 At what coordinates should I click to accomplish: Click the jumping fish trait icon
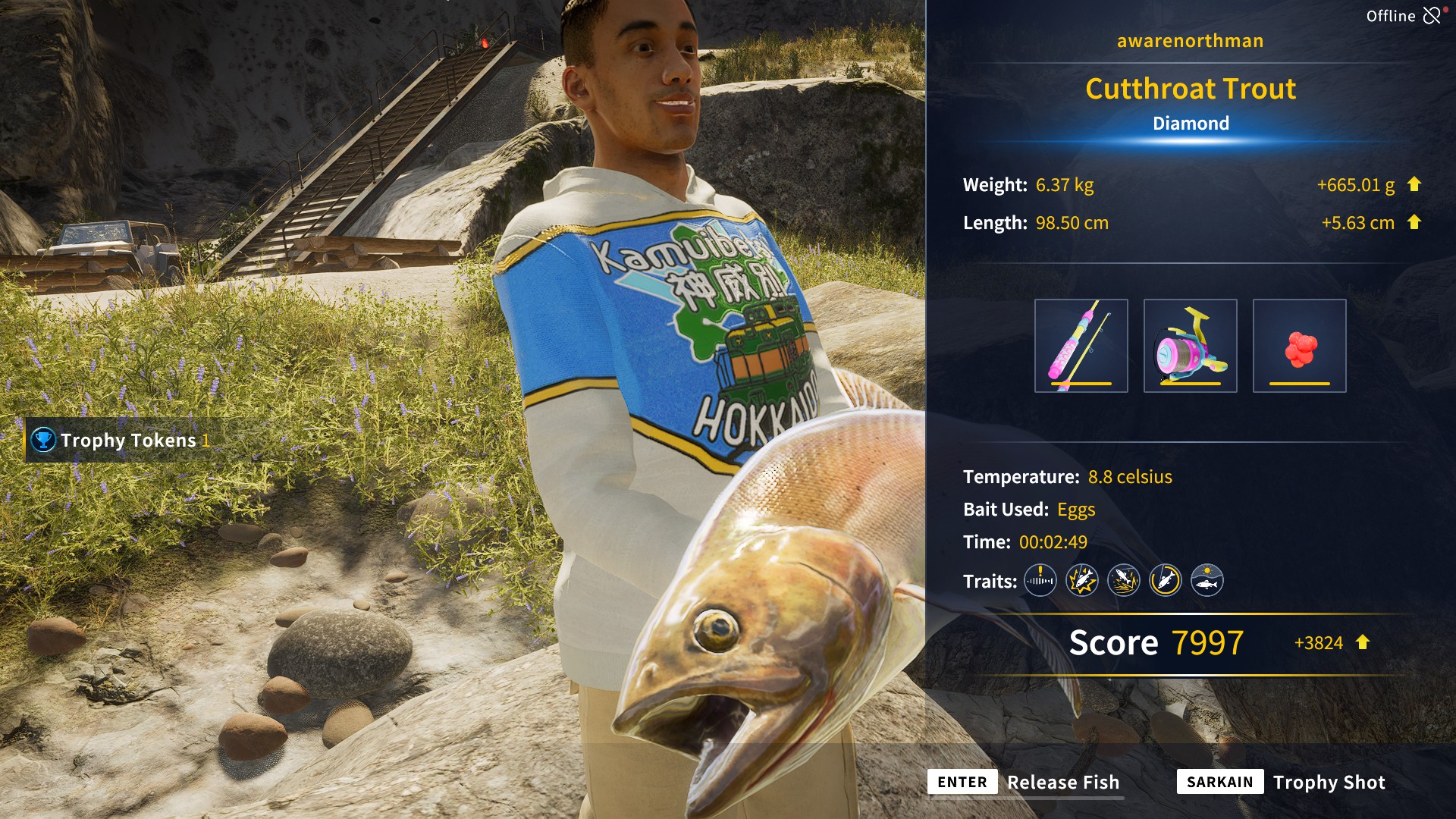(x=1125, y=581)
